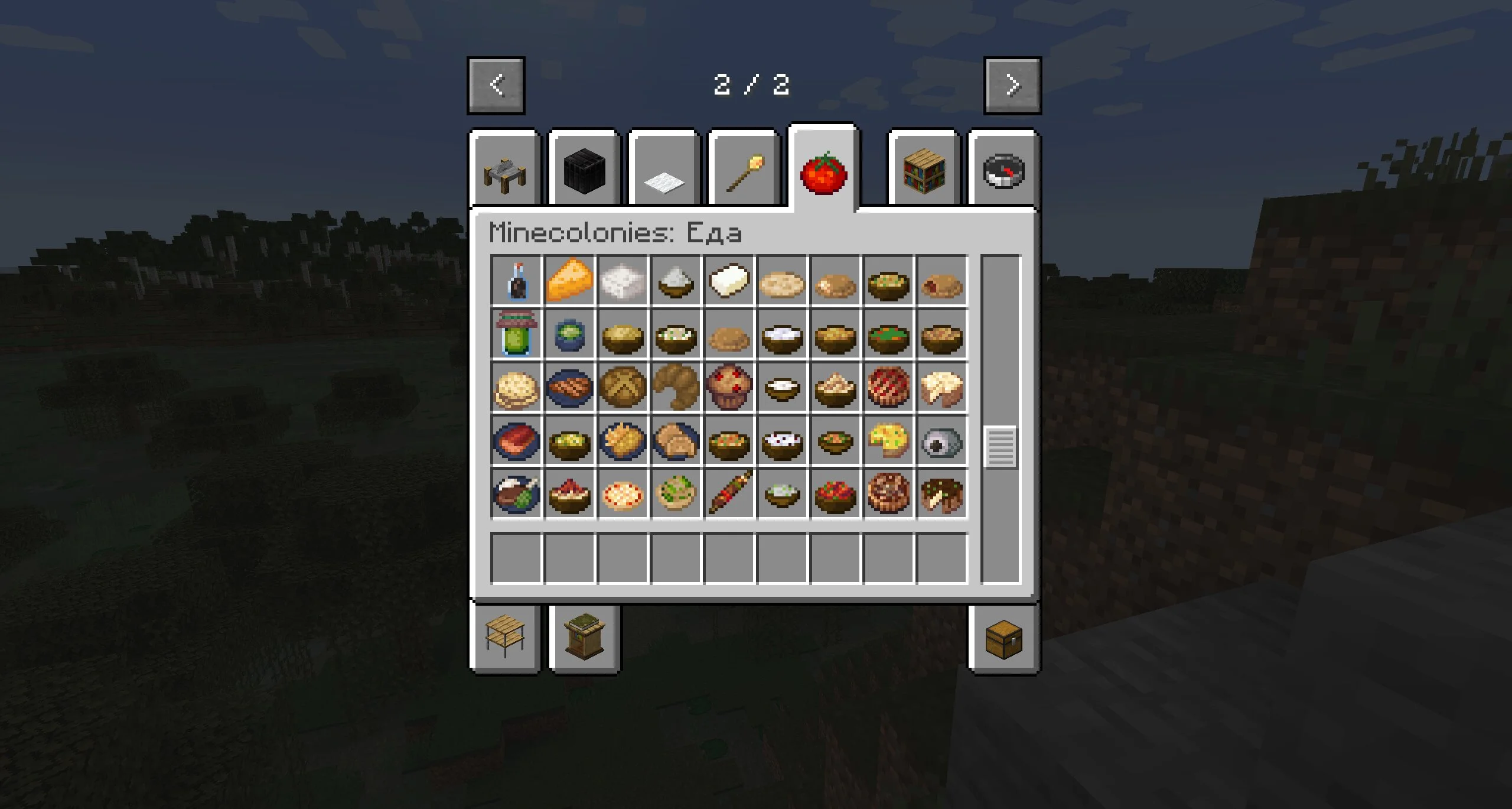Pick the orange cheese wedge
This screenshot has width=1512, height=809.
coord(569,281)
